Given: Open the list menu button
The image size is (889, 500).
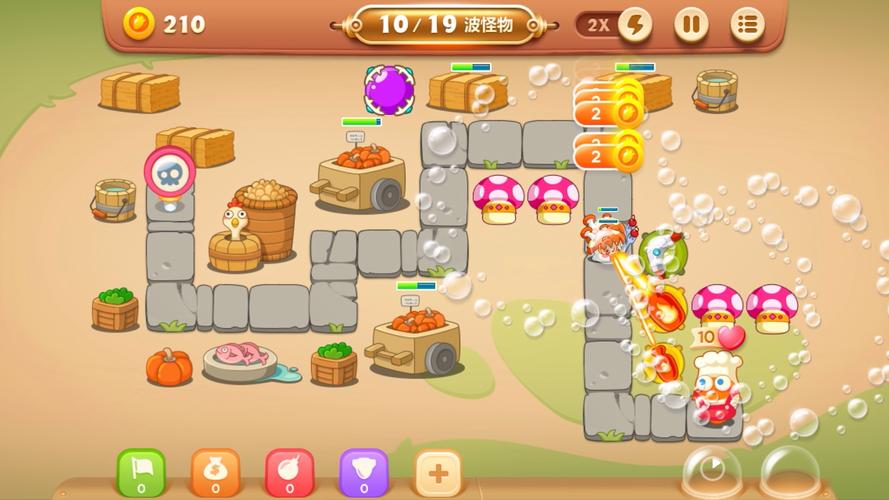Looking at the screenshot, I should pos(747,24).
